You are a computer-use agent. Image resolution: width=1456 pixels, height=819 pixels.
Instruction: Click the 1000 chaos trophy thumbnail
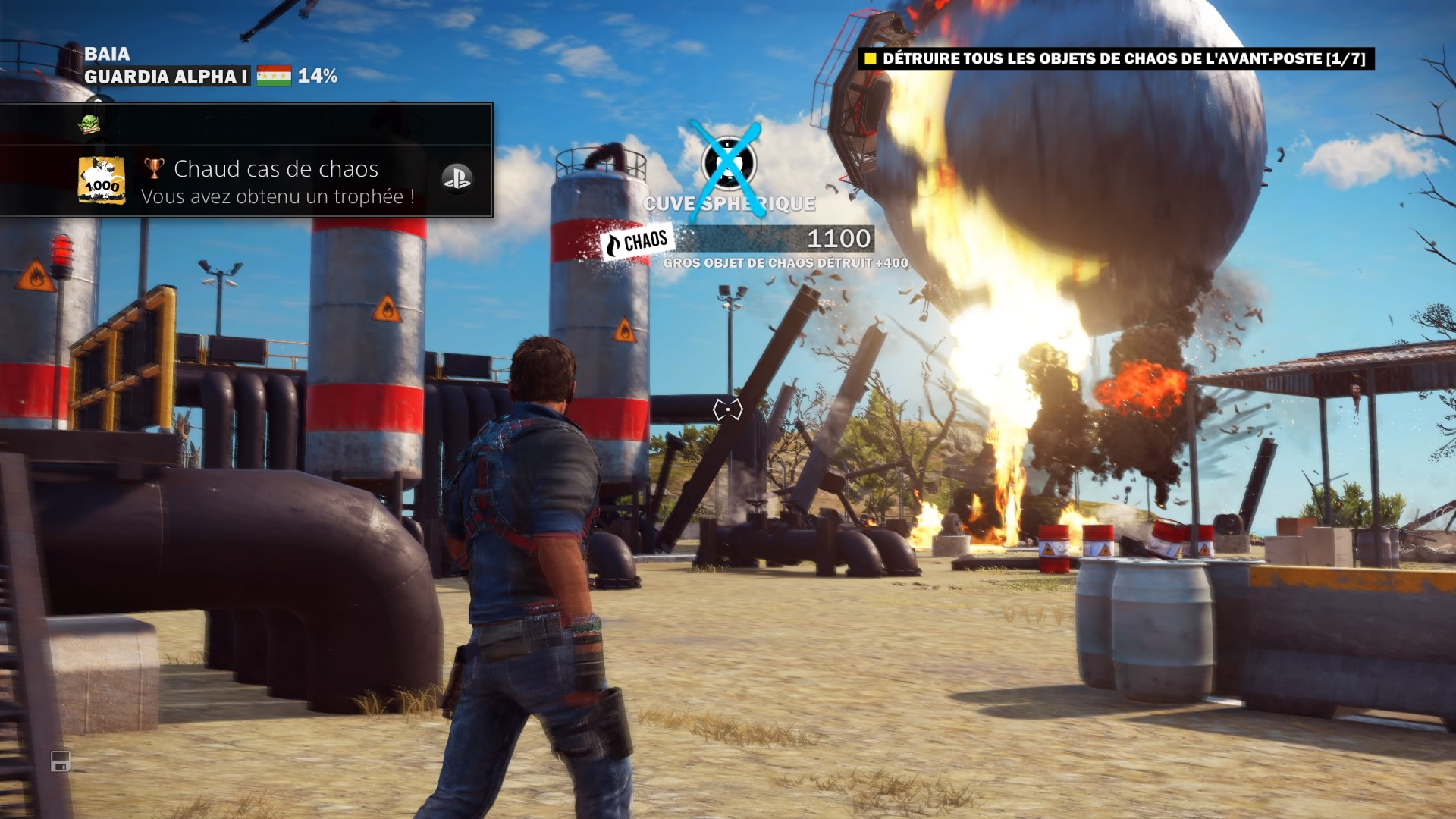click(x=102, y=180)
